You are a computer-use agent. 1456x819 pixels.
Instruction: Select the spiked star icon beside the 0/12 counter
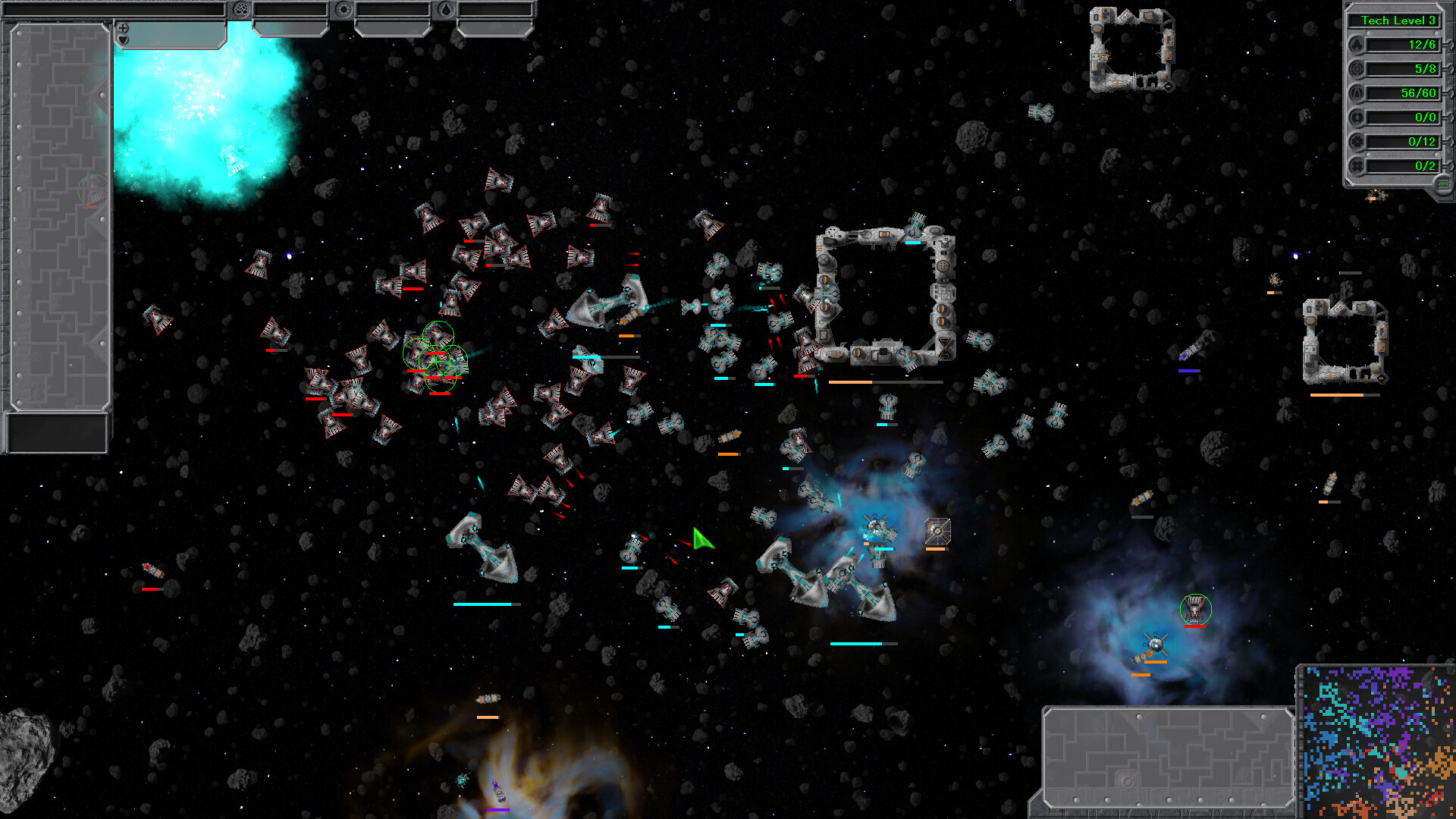coord(1357,141)
